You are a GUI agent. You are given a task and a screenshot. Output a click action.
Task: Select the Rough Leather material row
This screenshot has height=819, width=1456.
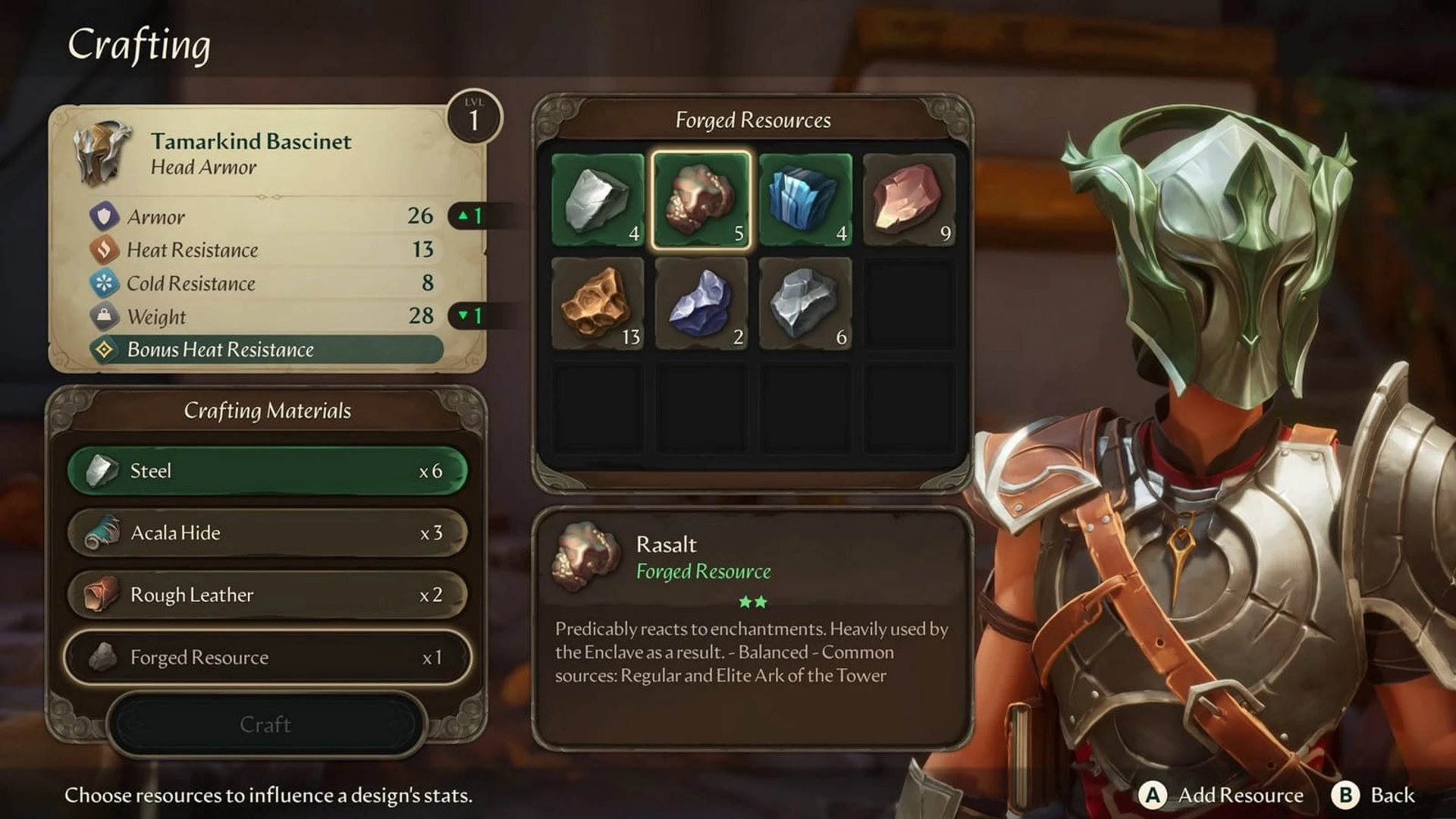click(267, 595)
